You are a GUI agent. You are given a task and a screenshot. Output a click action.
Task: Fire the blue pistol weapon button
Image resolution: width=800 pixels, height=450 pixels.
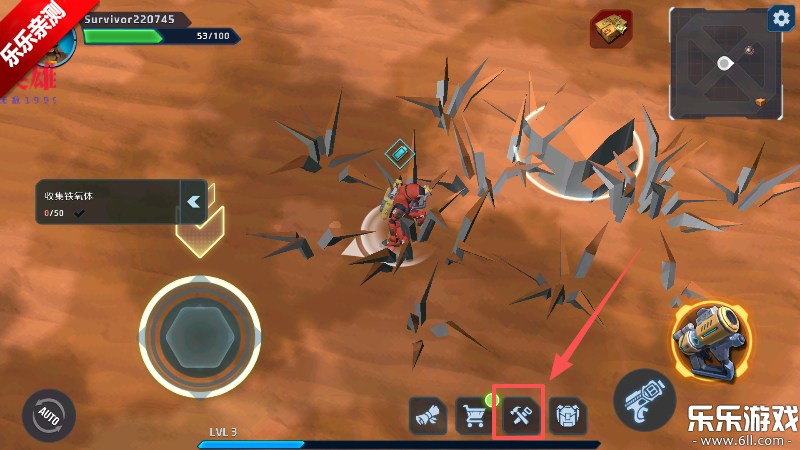coord(644,400)
